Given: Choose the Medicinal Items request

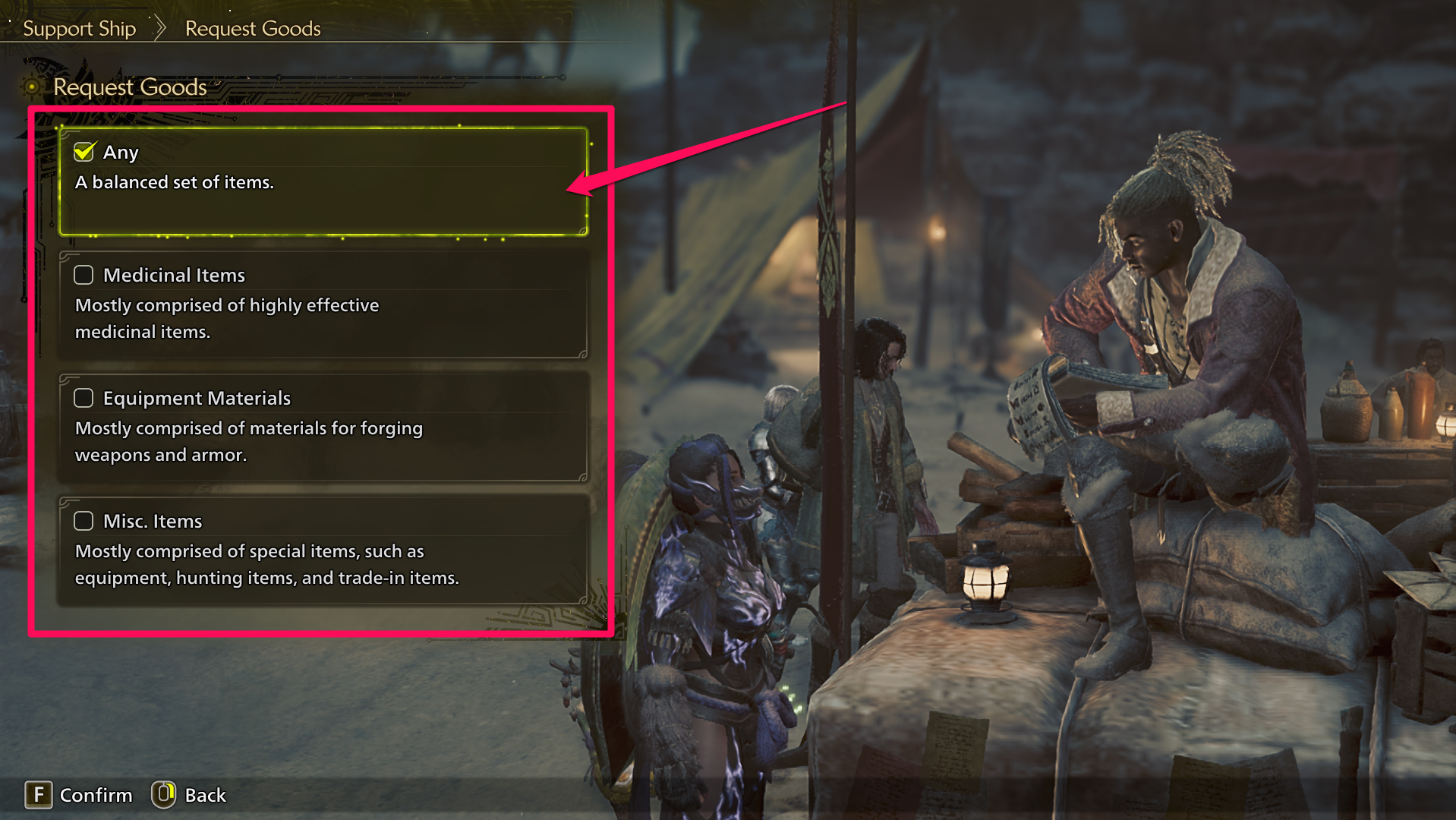Looking at the screenshot, I should click(323, 305).
